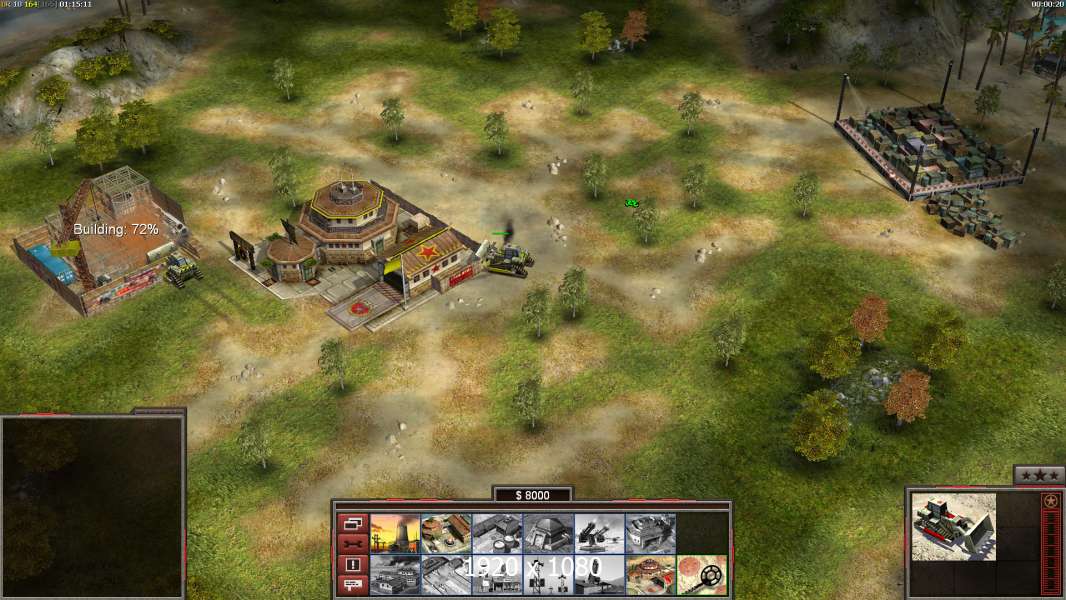Click the exclamation mark button
Screen dimensions: 1066x600
coord(352,565)
